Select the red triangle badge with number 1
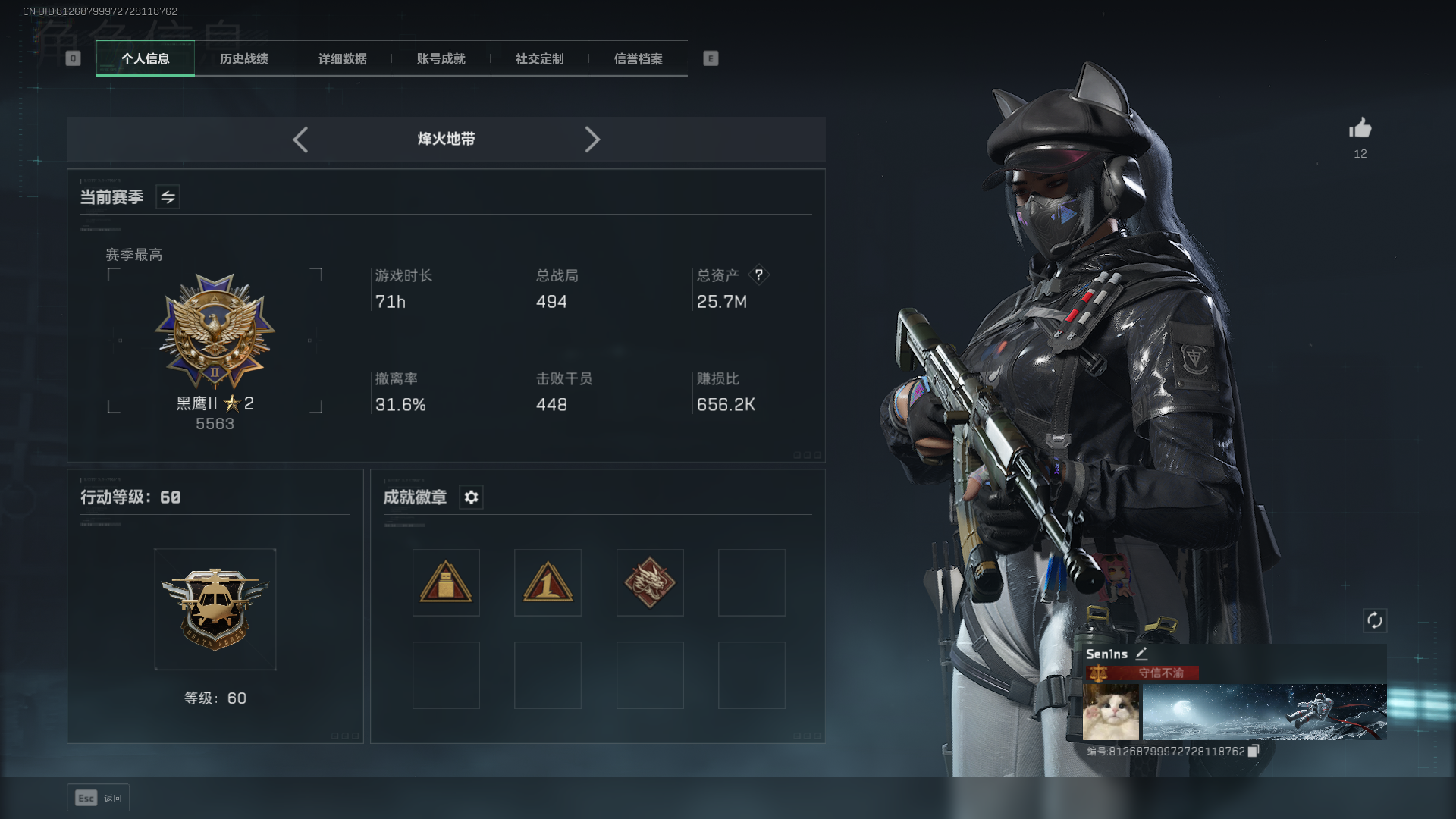This screenshot has width=1456, height=819. [548, 582]
